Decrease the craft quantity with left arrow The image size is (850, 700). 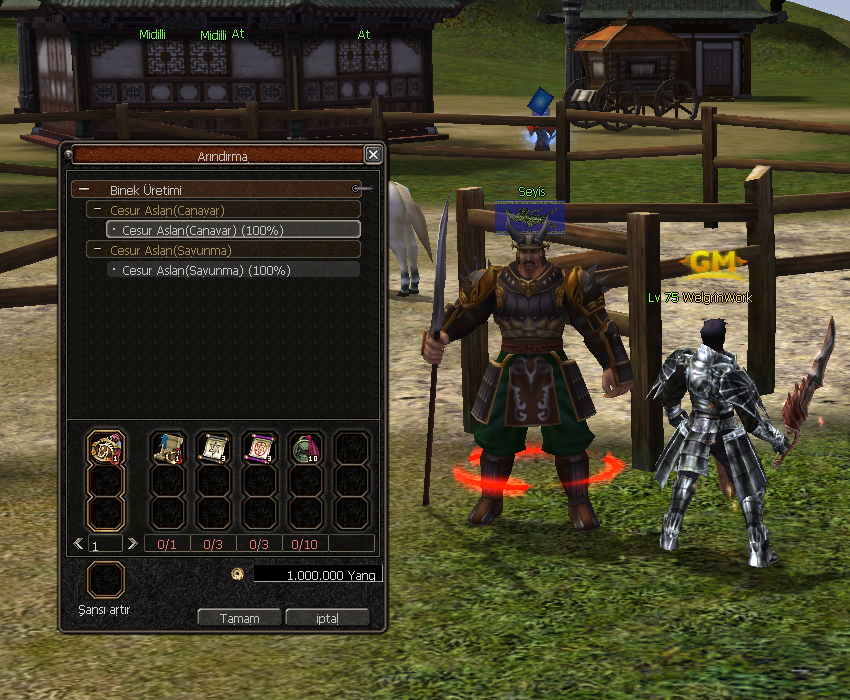(79, 544)
